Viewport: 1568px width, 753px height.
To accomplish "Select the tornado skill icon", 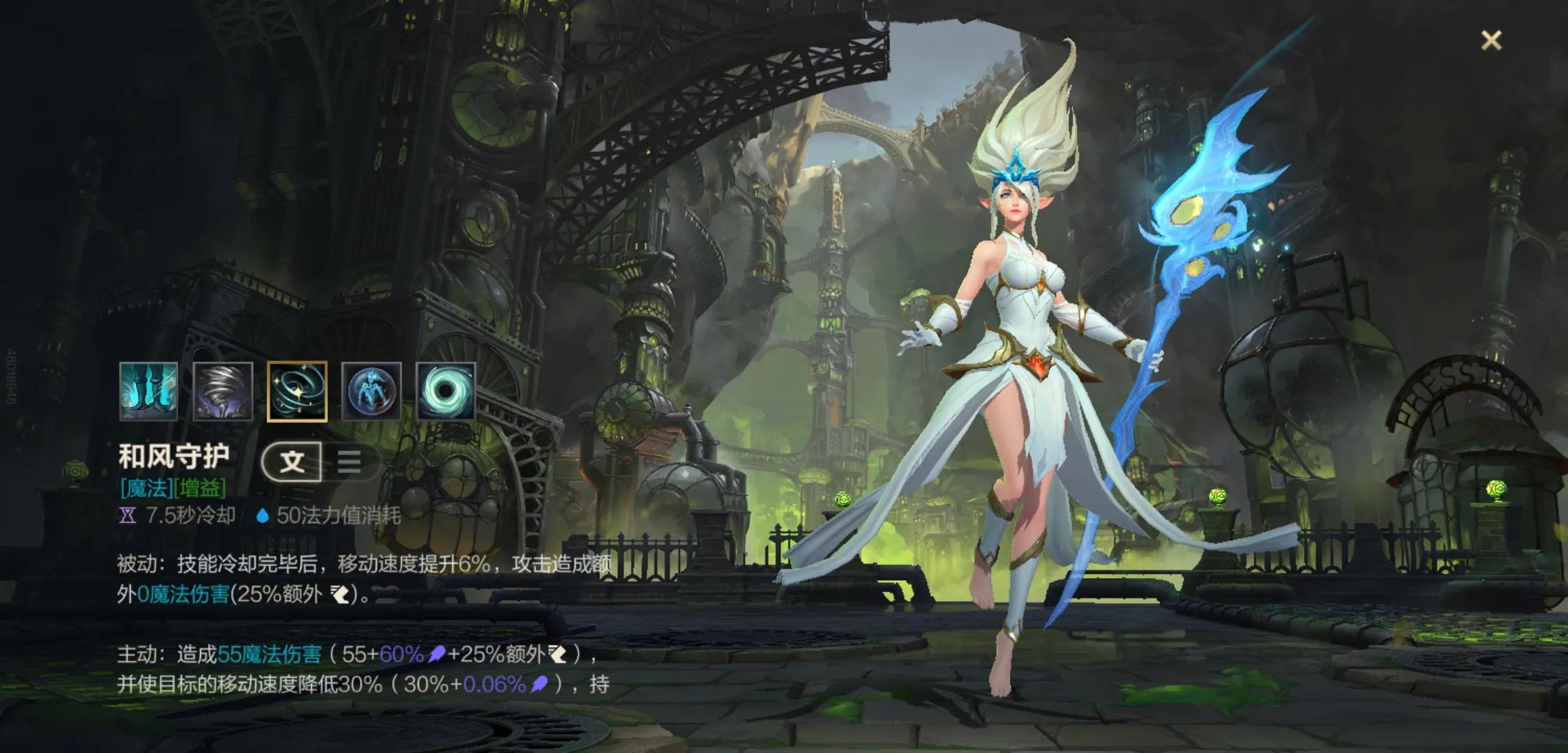I will tap(223, 391).
